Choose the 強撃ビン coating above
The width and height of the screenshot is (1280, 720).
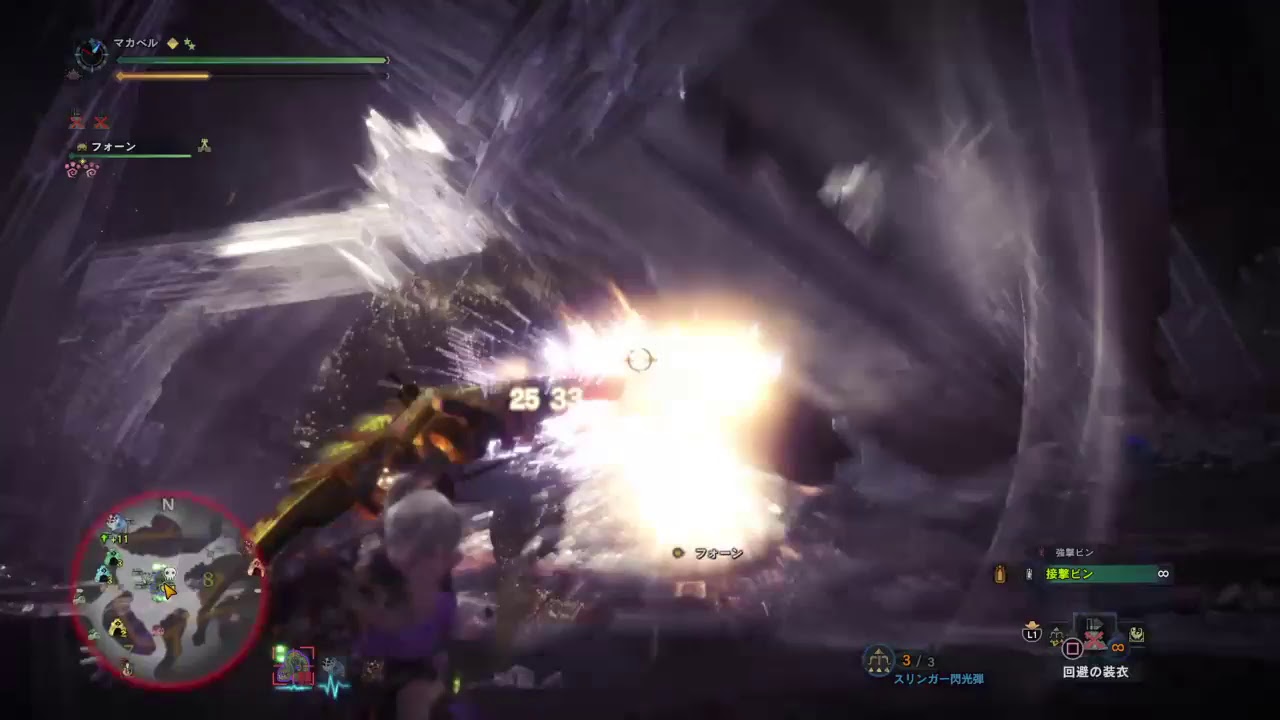pos(1075,552)
